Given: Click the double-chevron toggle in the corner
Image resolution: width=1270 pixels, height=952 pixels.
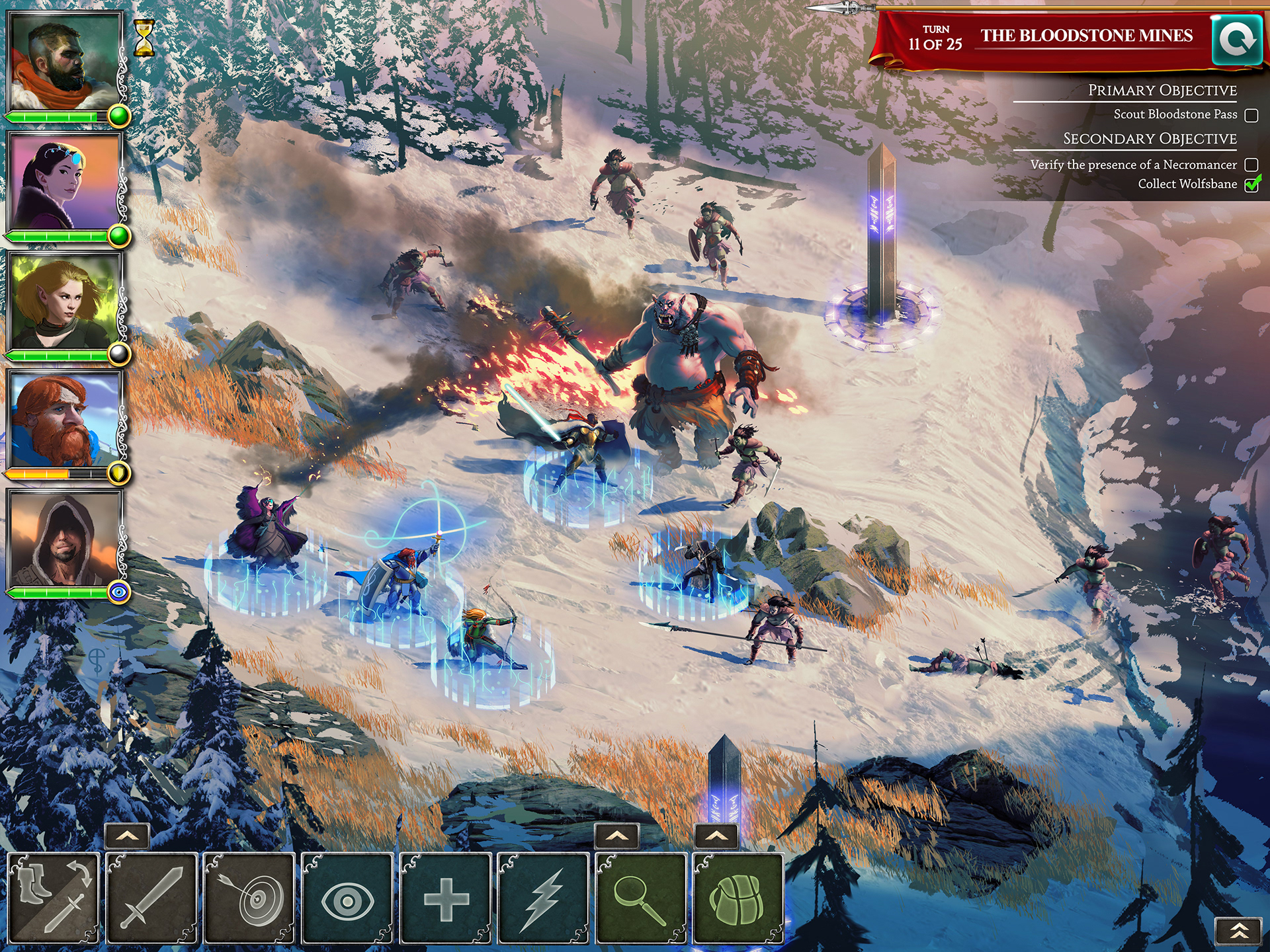Looking at the screenshot, I should pos(1239,932).
